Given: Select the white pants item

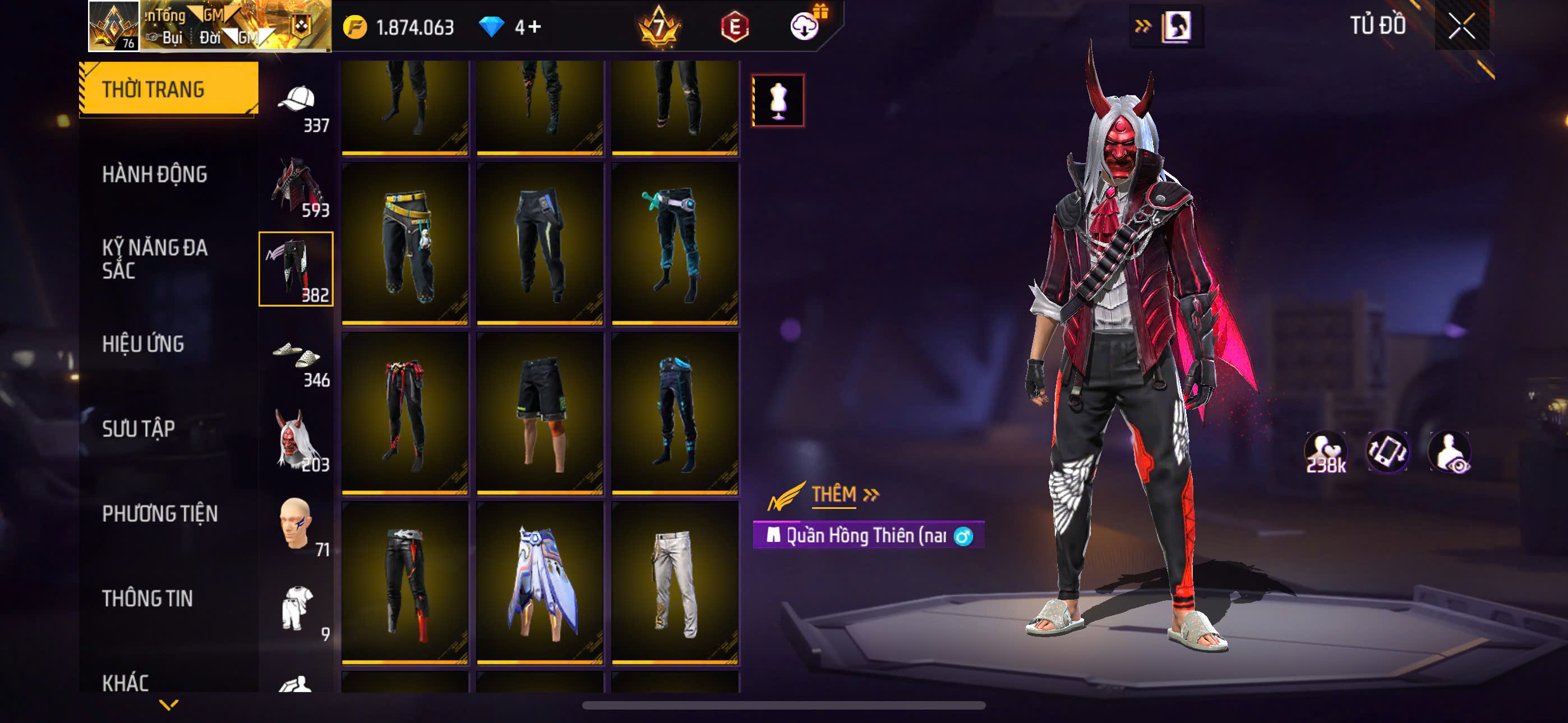Looking at the screenshot, I should coord(675,583).
